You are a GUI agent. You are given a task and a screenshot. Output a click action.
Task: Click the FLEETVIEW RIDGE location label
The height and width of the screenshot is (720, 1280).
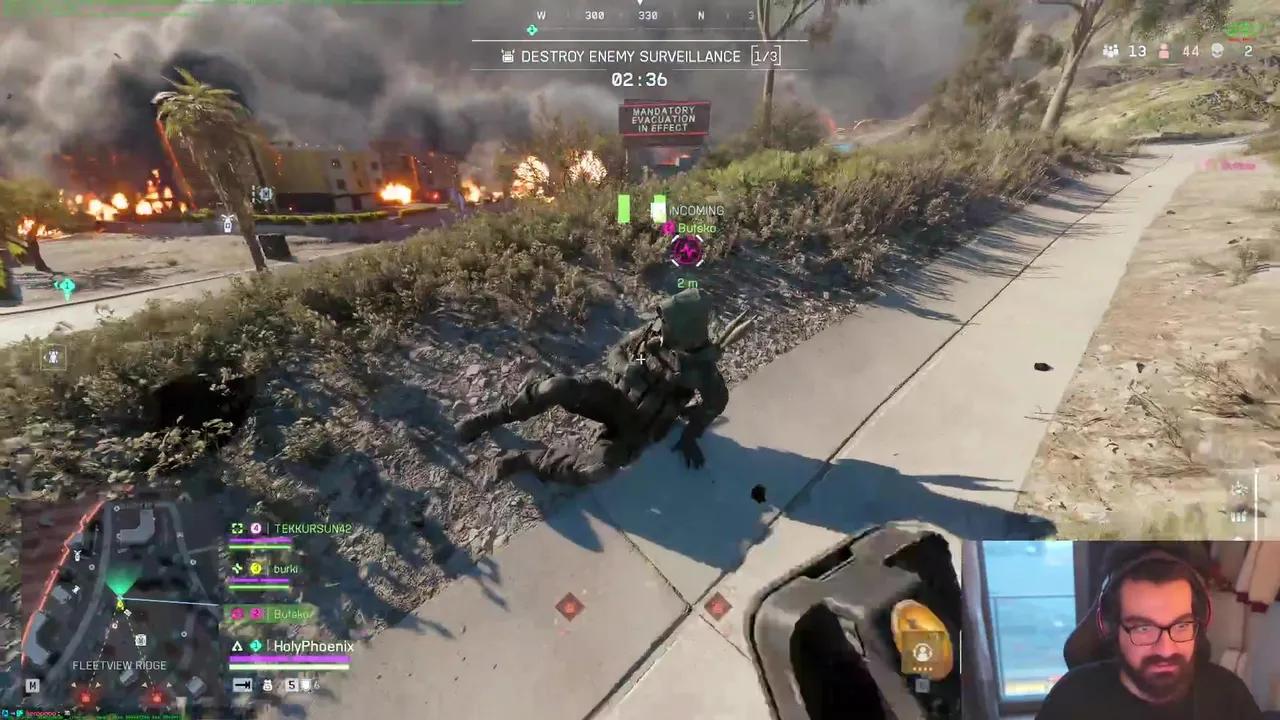pyautogui.click(x=119, y=665)
